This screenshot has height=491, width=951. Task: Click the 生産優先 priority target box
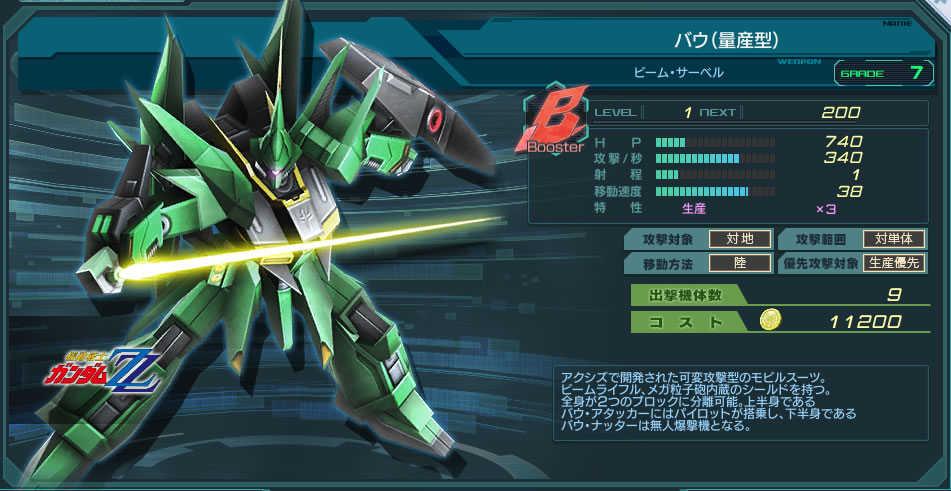894,264
